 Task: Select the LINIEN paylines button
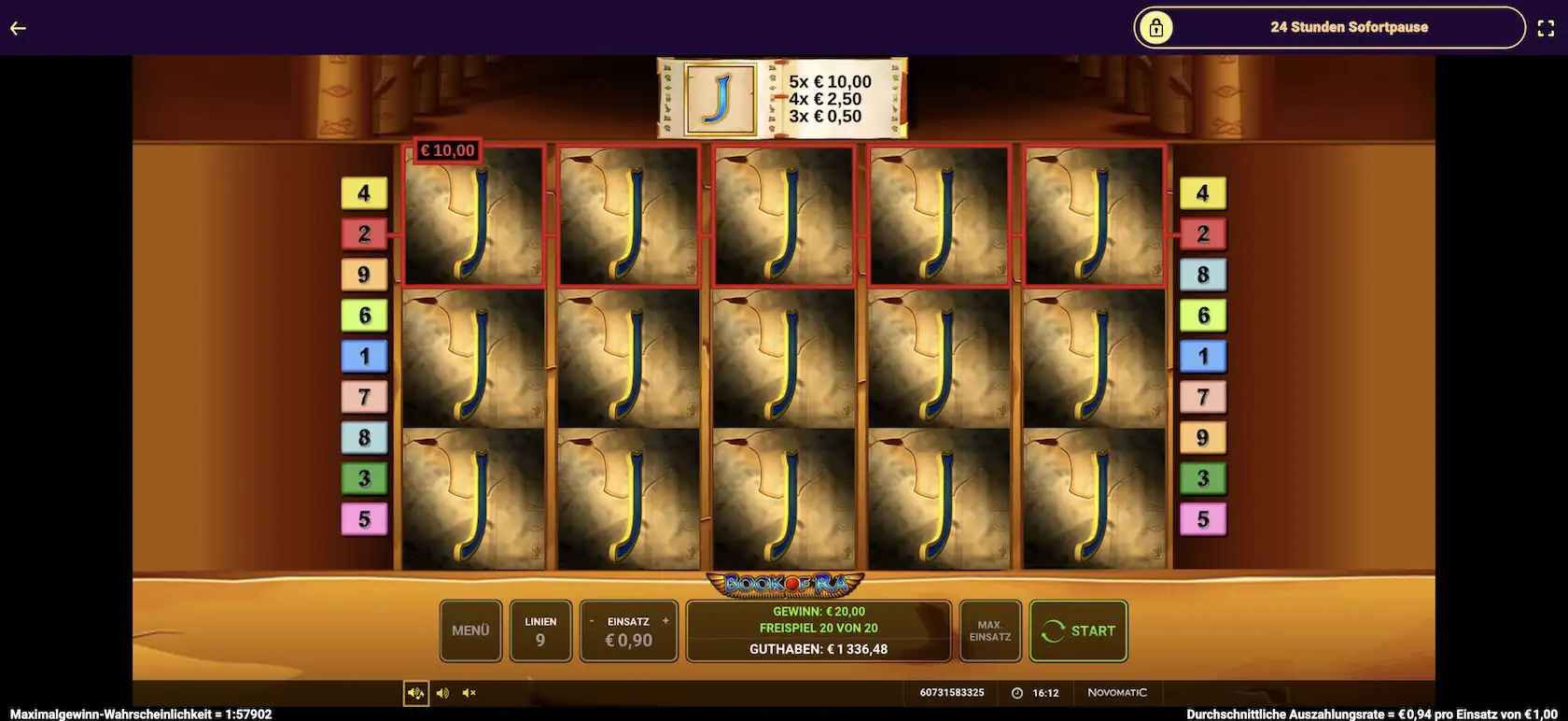coord(540,631)
